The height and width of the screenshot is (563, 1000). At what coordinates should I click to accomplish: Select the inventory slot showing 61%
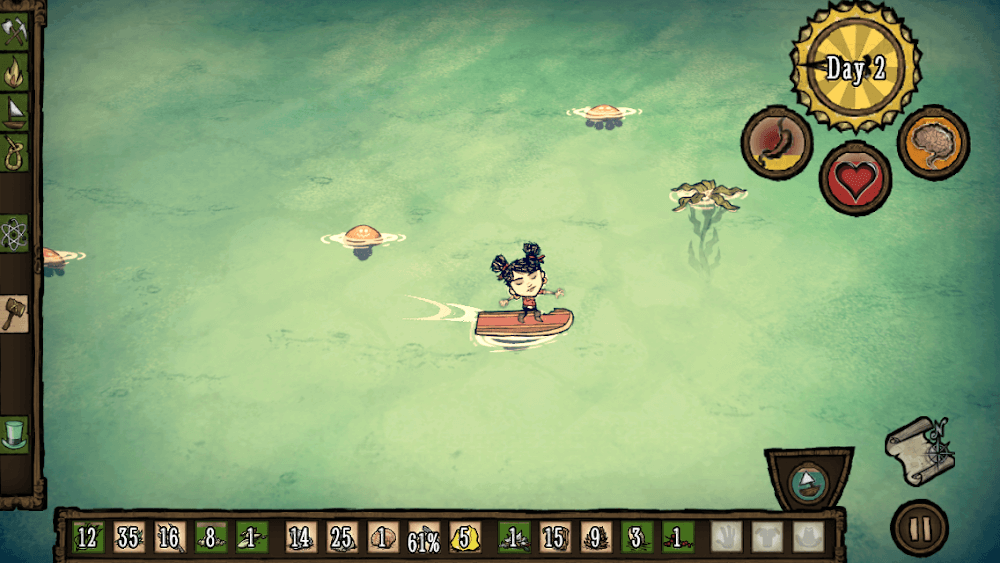click(424, 538)
